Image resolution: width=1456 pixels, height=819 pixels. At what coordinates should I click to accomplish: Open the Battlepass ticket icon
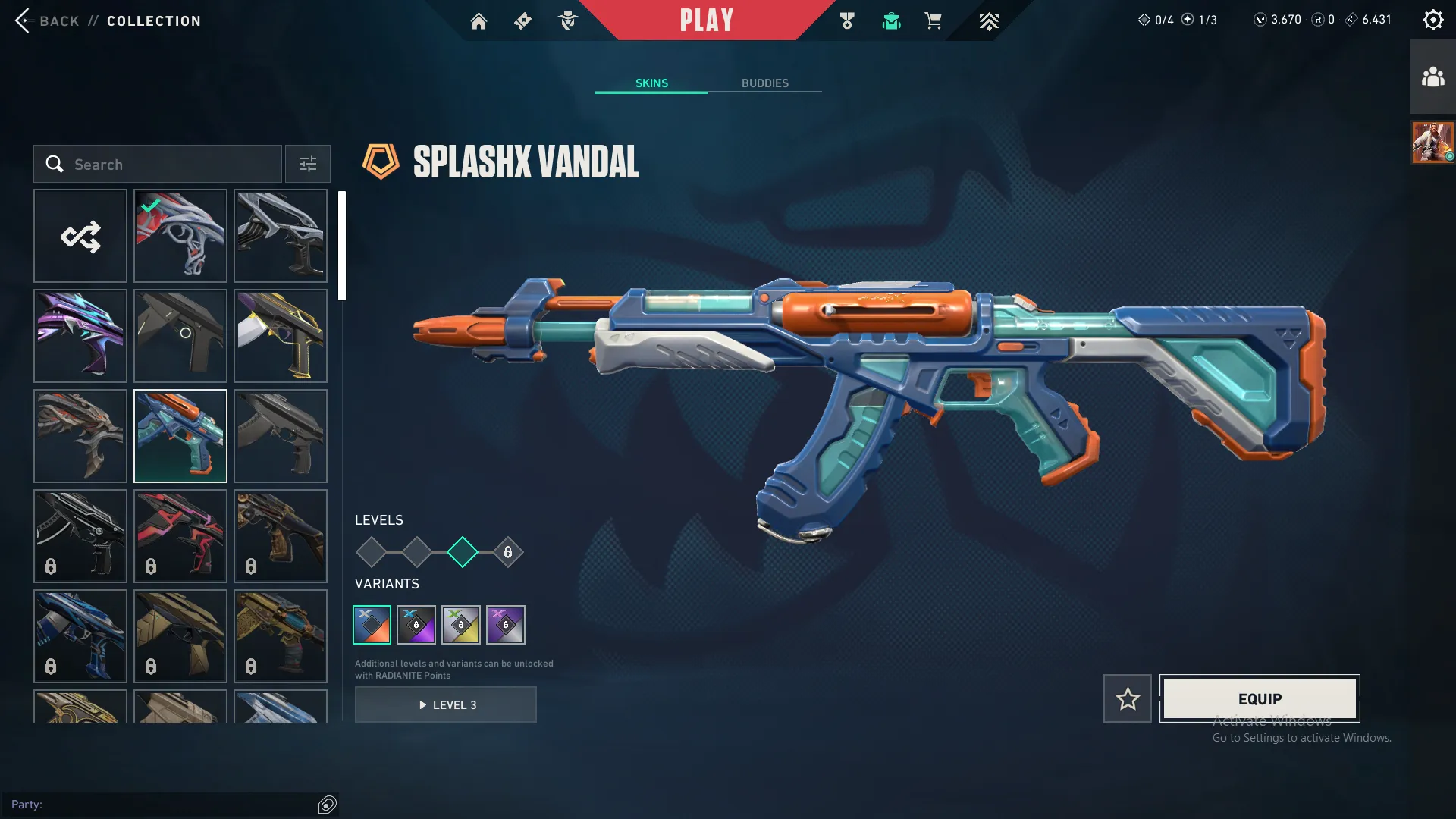[x=522, y=21]
